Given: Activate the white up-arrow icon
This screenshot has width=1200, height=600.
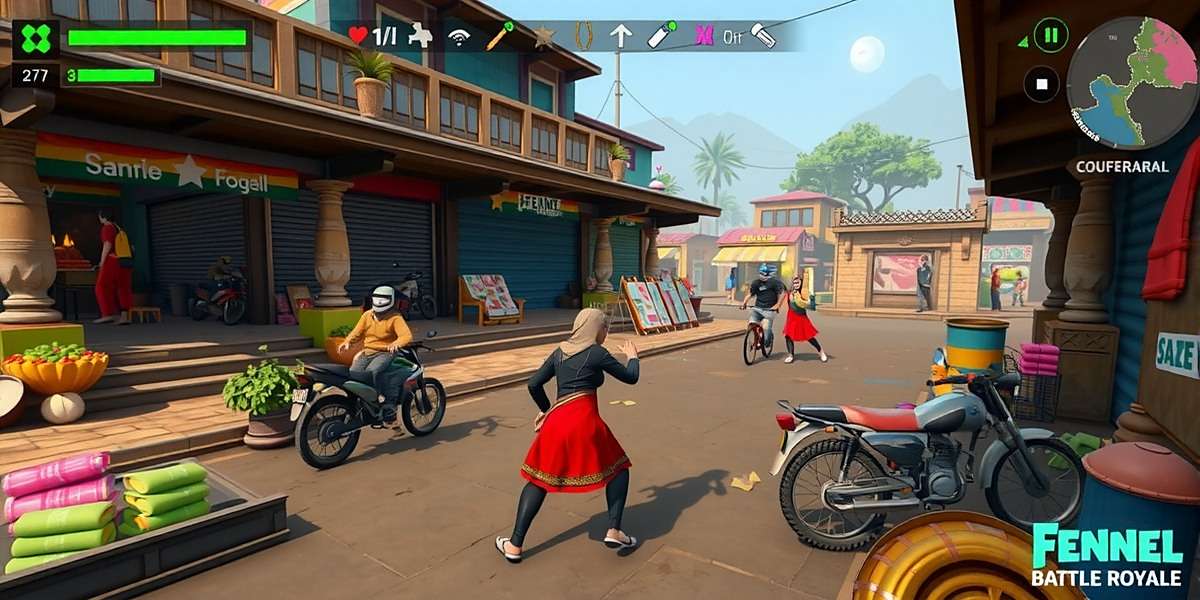Looking at the screenshot, I should [x=621, y=36].
